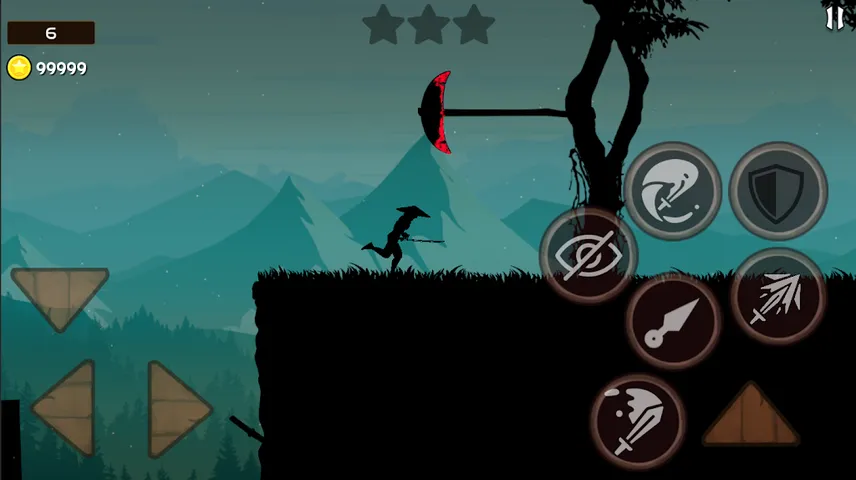The image size is (856, 480).
Task: Use the dash slash skill icon
Action: (x=672, y=191)
